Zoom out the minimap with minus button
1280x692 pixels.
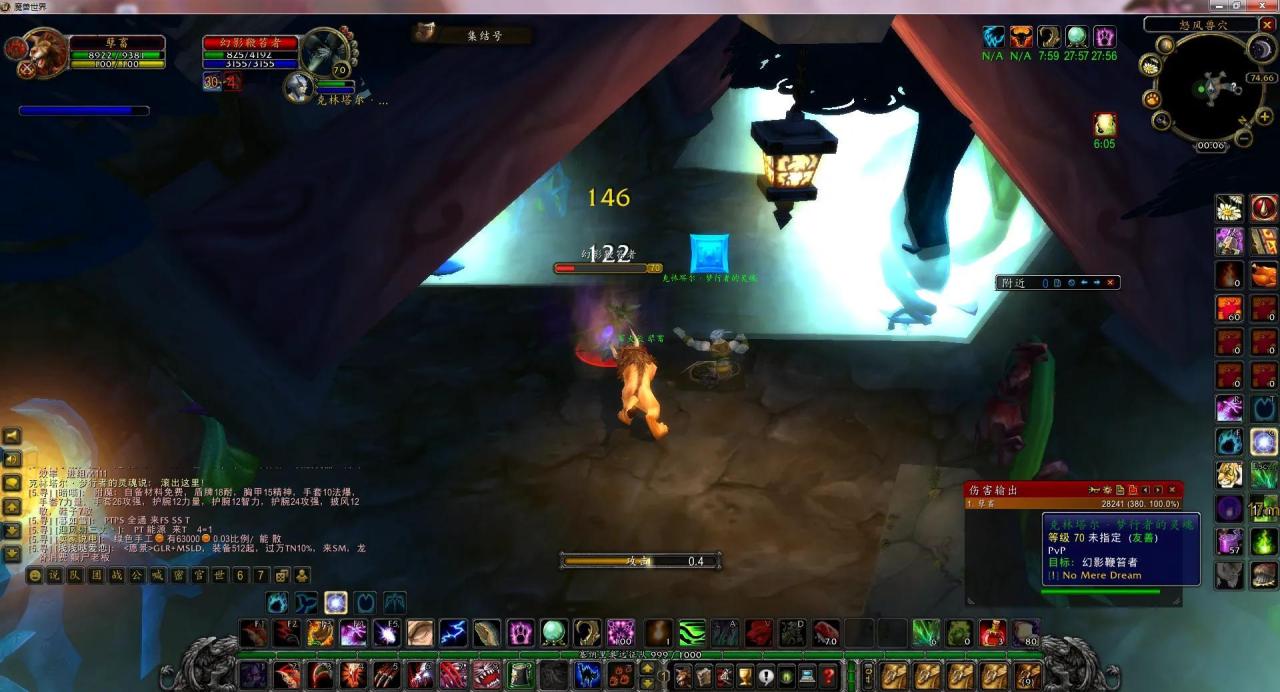[1243, 139]
